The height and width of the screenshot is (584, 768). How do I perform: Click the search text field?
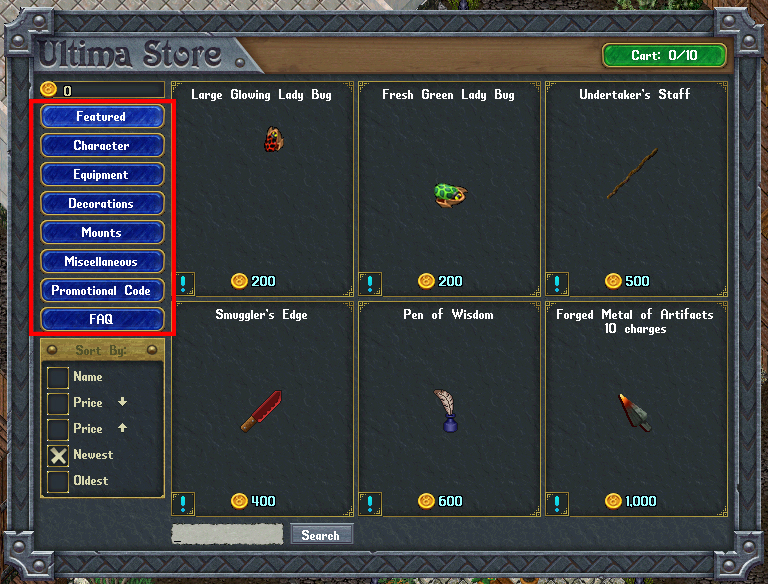(x=227, y=534)
